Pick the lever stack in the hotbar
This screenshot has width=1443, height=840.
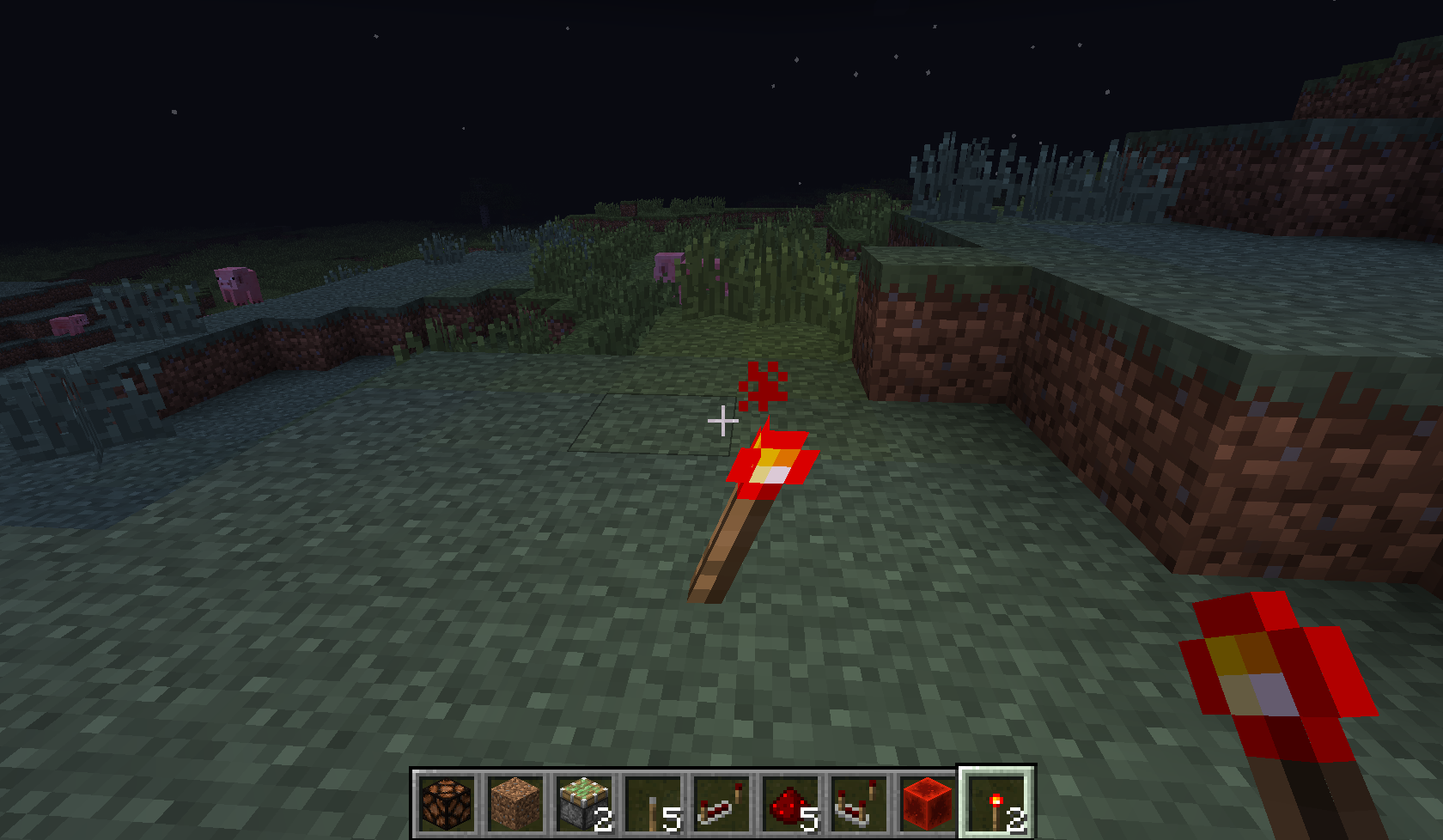[653, 803]
